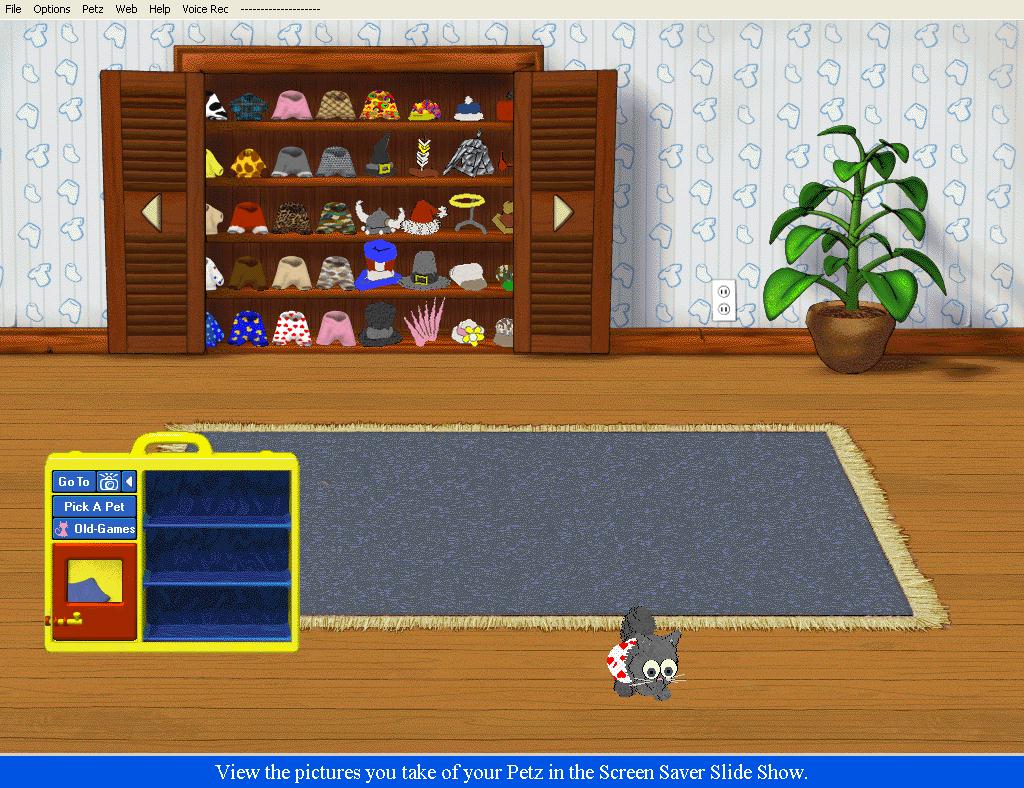This screenshot has width=1024, height=788.
Task: Grab the pink feather headdress
Action: point(425,322)
